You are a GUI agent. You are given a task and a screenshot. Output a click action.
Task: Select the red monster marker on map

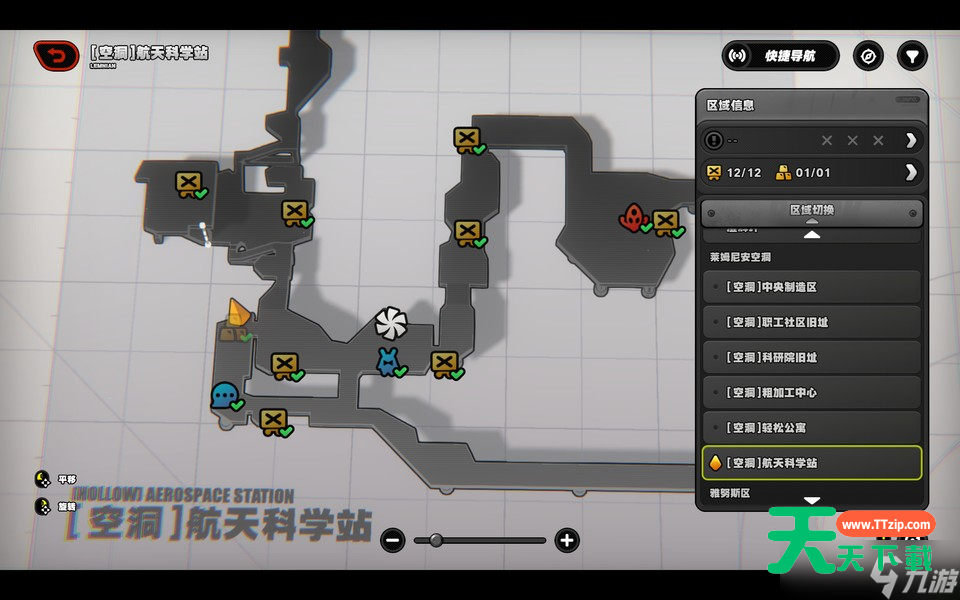tap(631, 216)
